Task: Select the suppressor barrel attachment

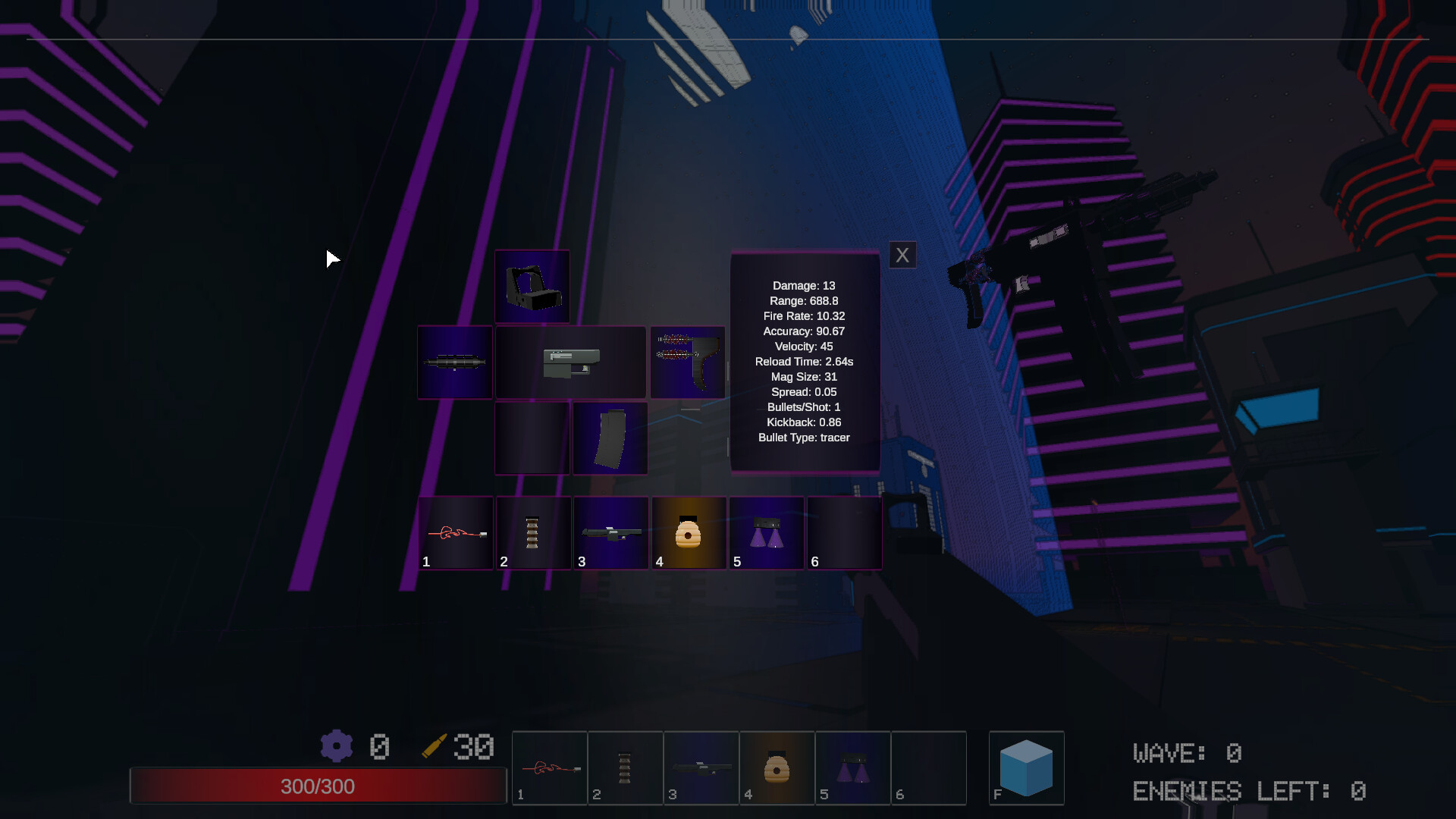Action: point(454,362)
